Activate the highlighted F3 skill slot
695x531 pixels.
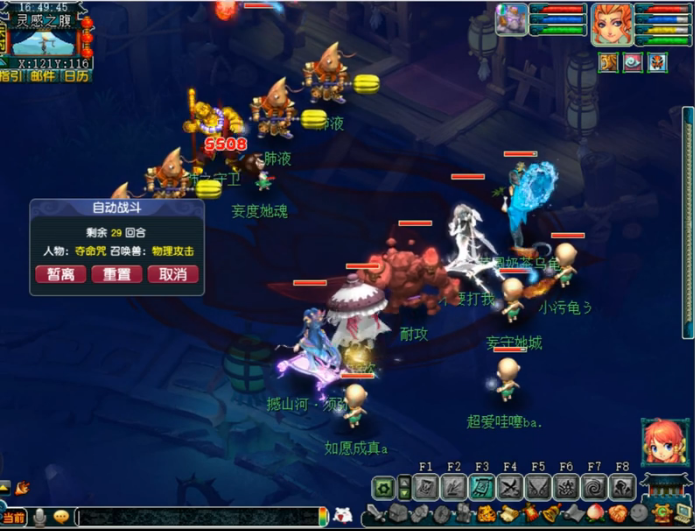click(482, 487)
